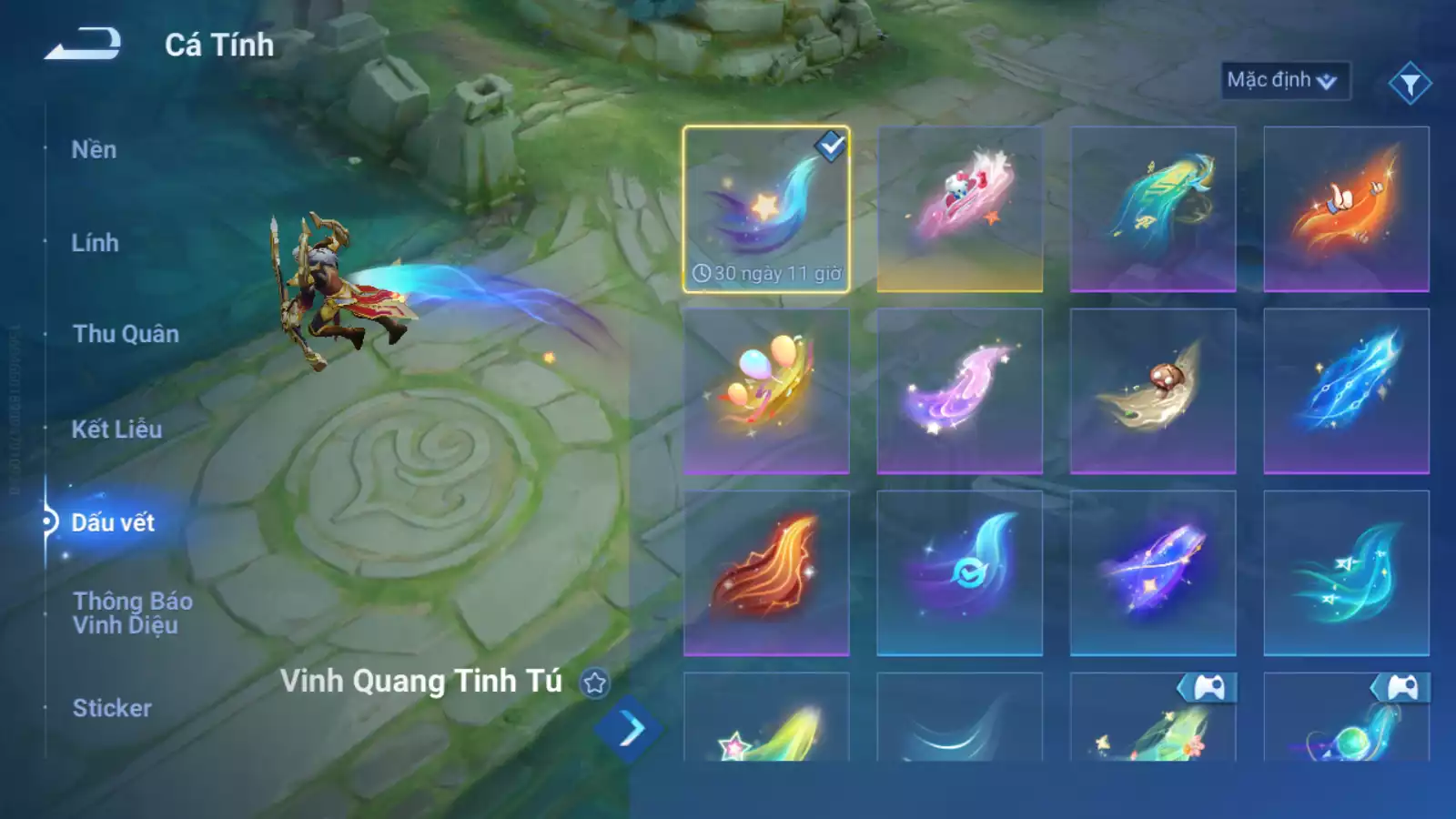Switch to the Nền tab

coord(94,149)
